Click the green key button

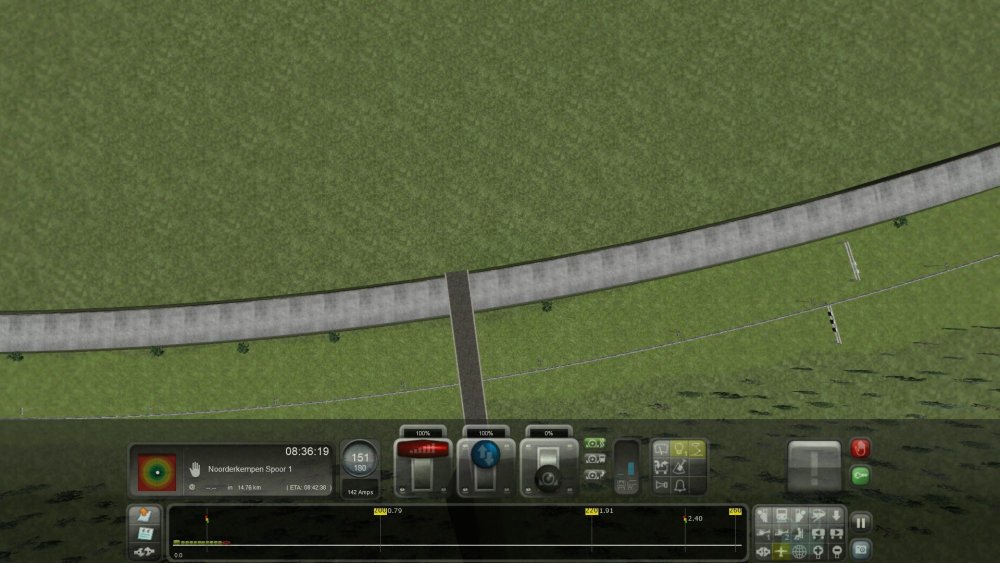pos(860,475)
